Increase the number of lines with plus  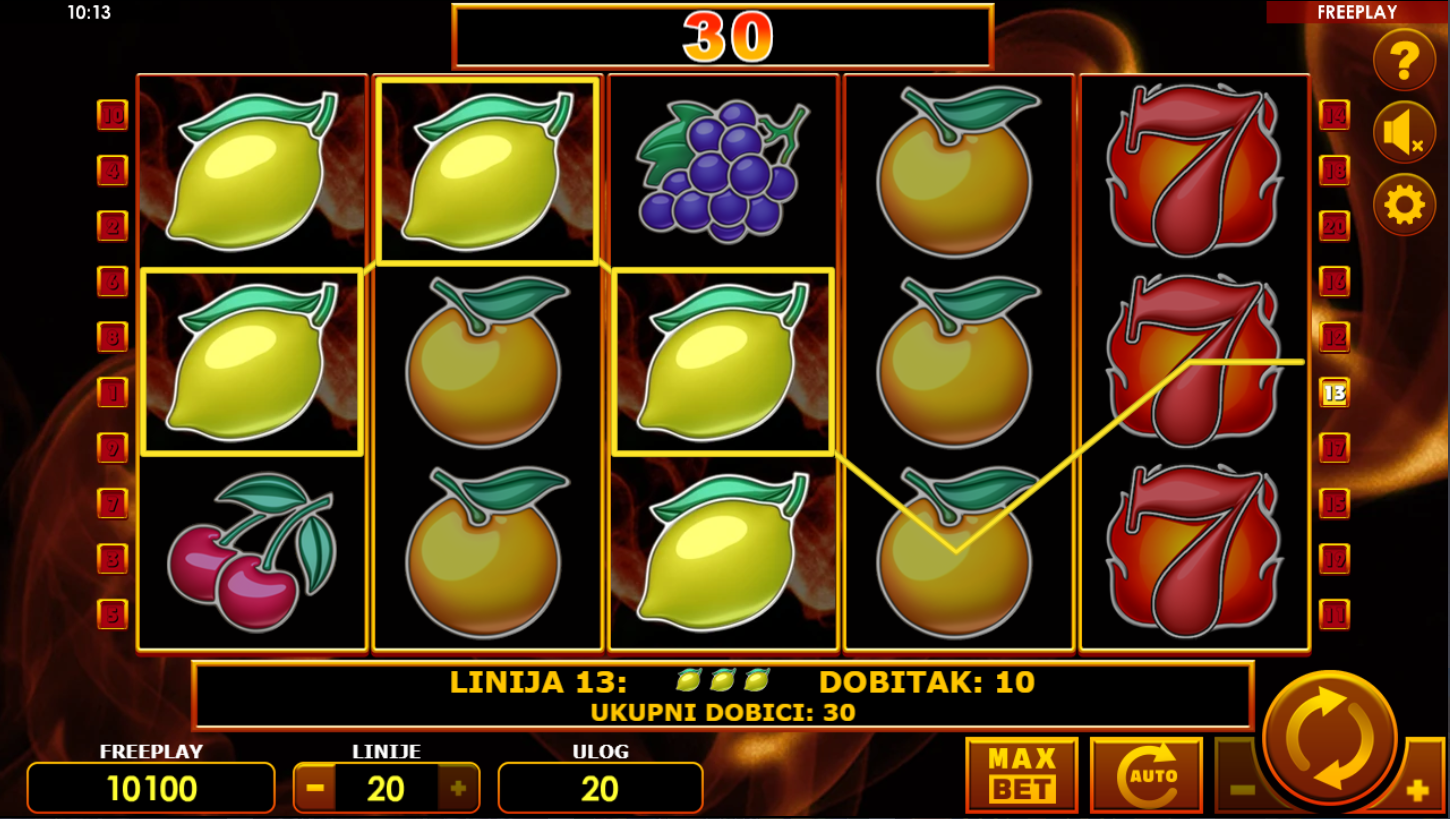pyautogui.click(x=458, y=789)
